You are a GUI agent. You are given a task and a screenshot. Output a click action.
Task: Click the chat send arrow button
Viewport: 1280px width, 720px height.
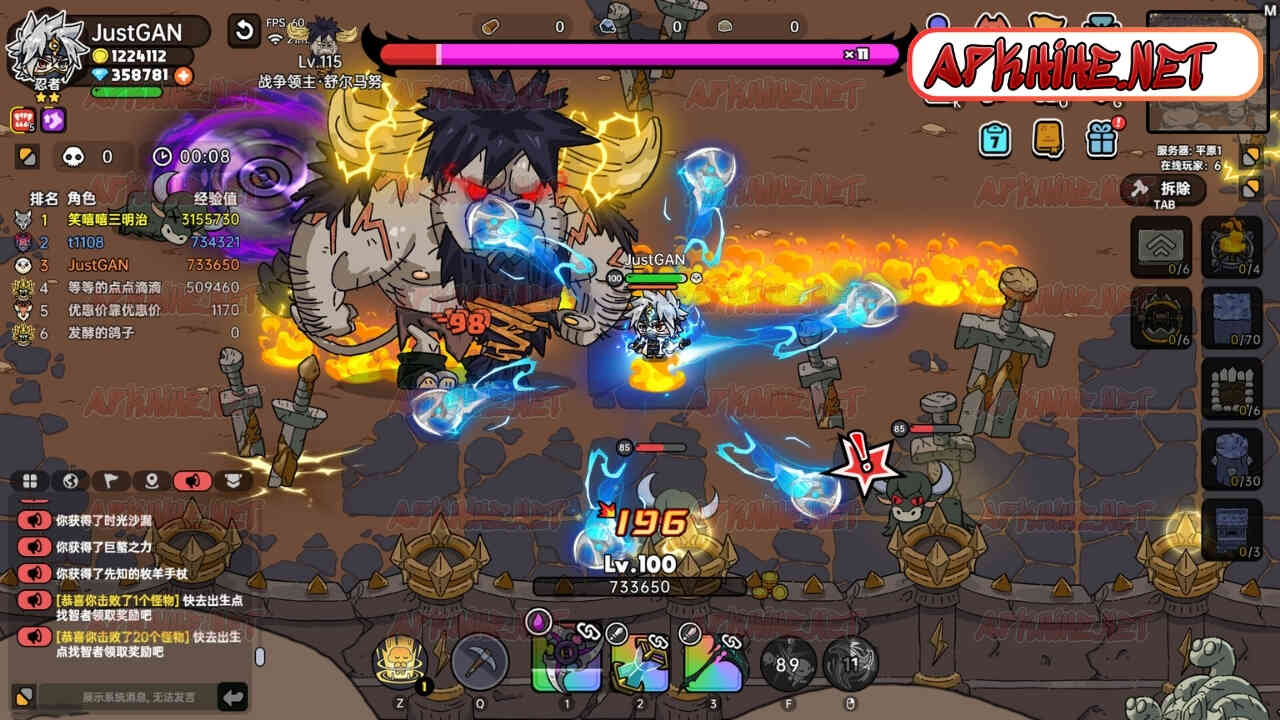(x=232, y=696)
